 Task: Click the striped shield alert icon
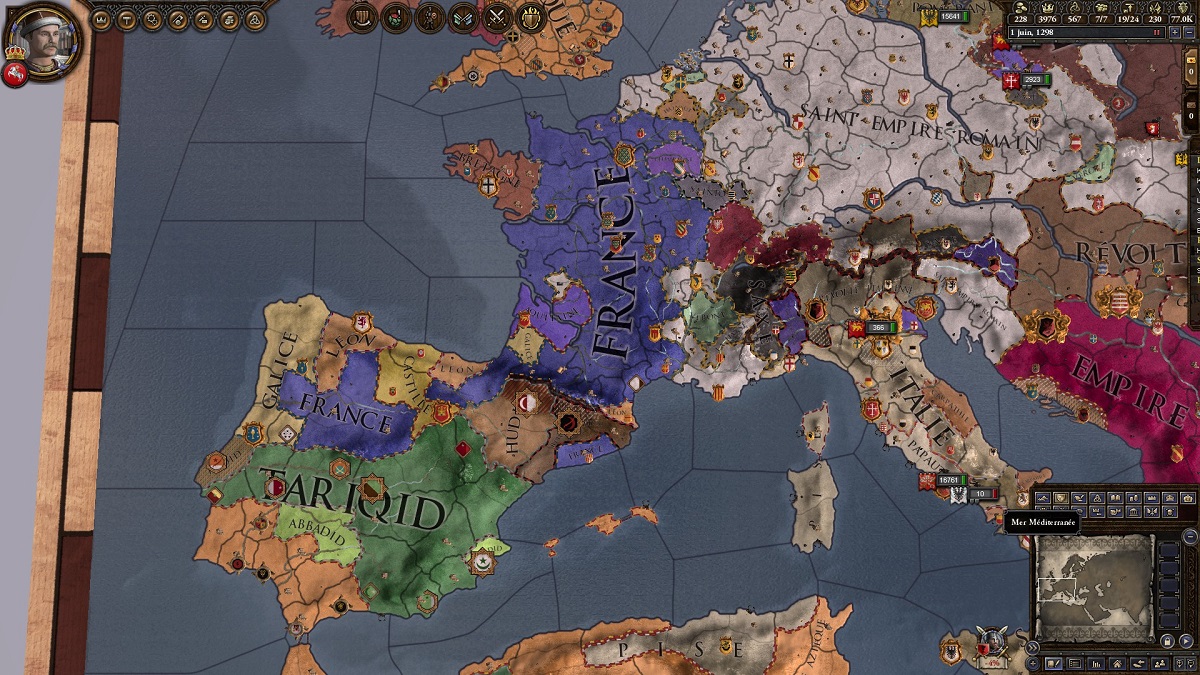tap(362, 17)
